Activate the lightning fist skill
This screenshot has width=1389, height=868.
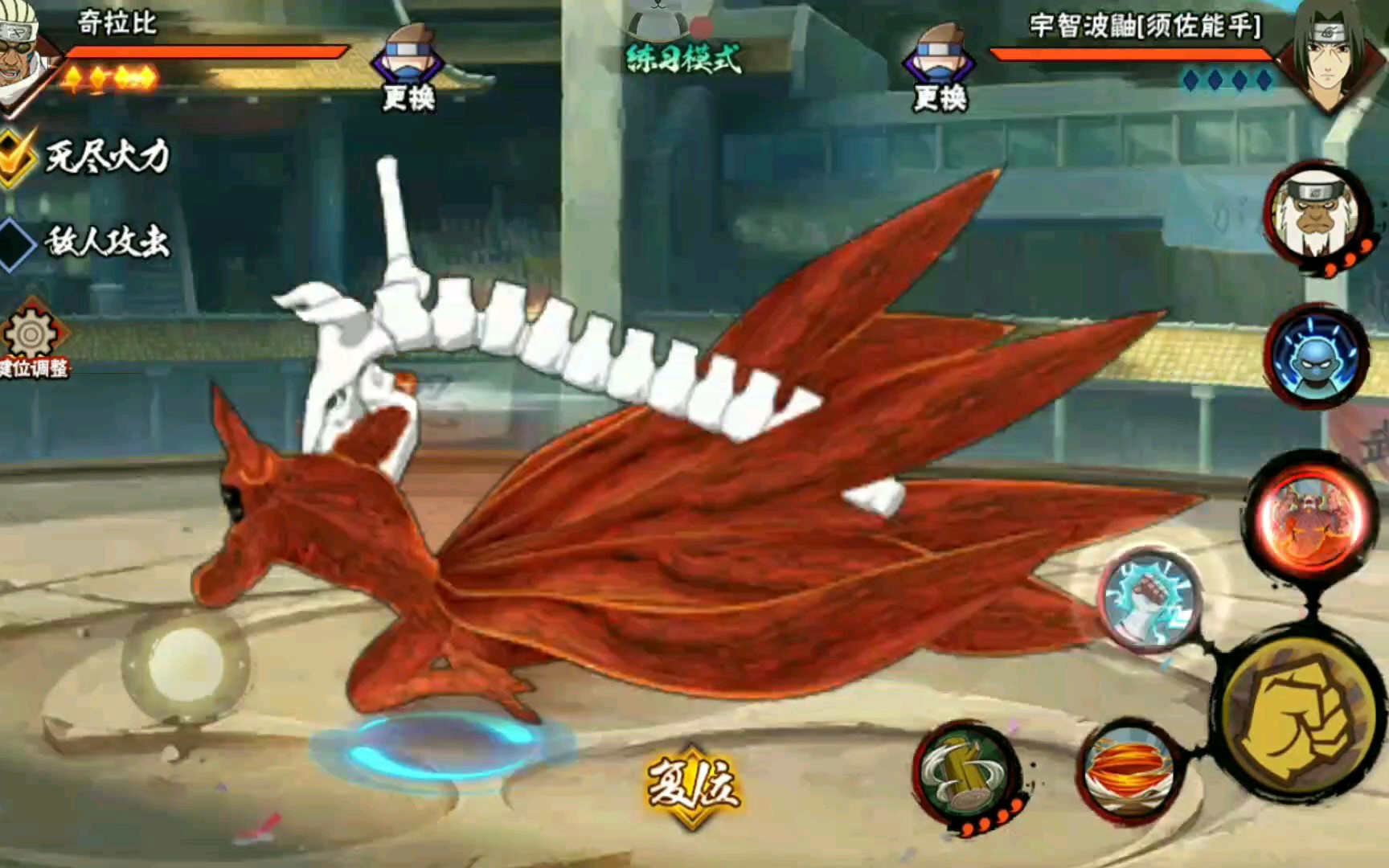pyautogui.click(x=1149, y=599)
